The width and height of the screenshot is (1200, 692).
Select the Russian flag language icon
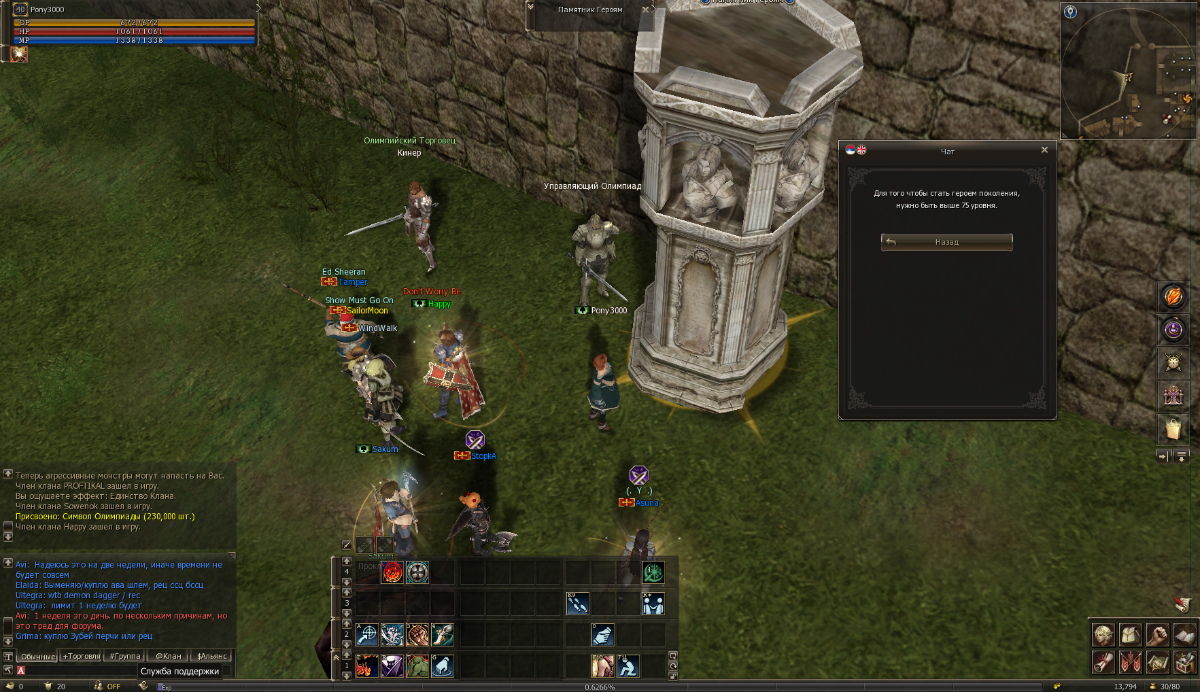pyautogui.click(x=851, y=150)
